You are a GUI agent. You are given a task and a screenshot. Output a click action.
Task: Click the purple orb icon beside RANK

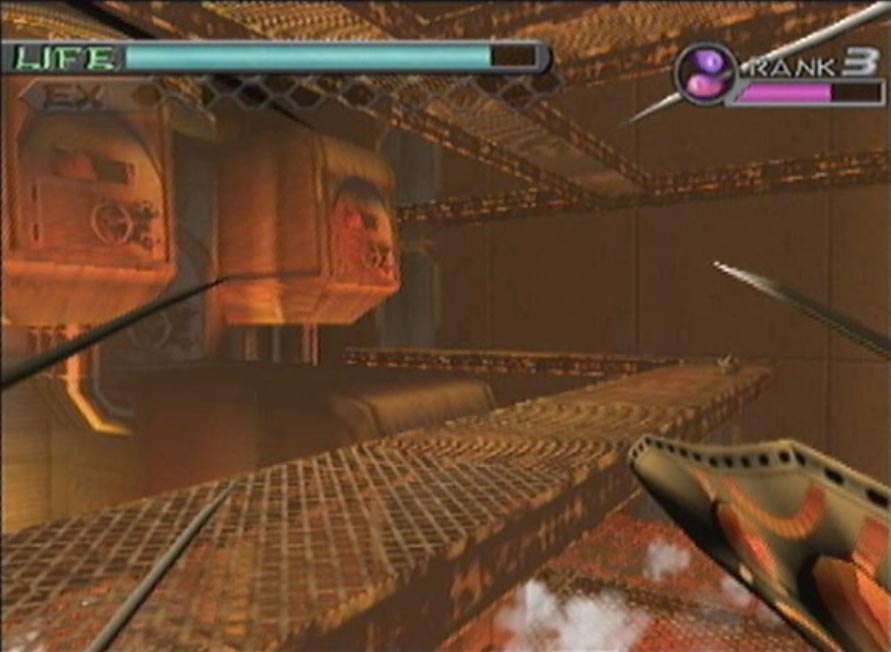[x=705, y=73]
